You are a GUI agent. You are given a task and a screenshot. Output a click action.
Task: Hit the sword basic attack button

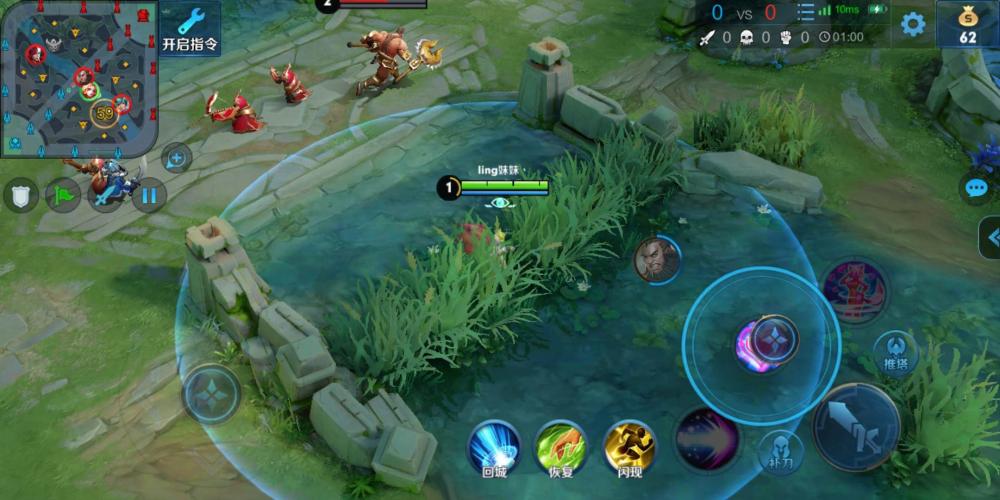pyautogui.click(x=856, y=426)
